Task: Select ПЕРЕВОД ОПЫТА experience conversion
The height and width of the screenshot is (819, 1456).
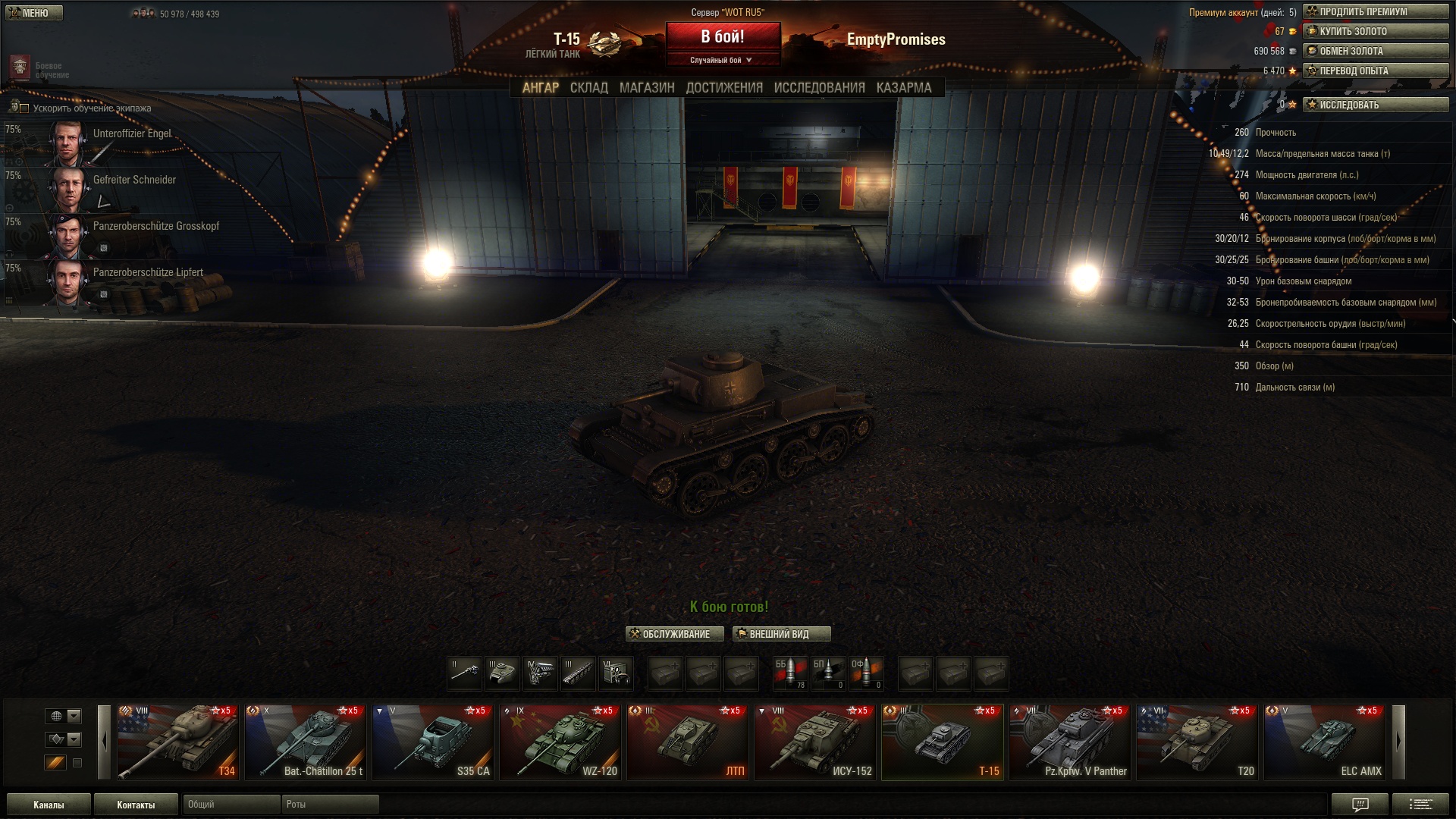Action: [x=1376, y=71]
